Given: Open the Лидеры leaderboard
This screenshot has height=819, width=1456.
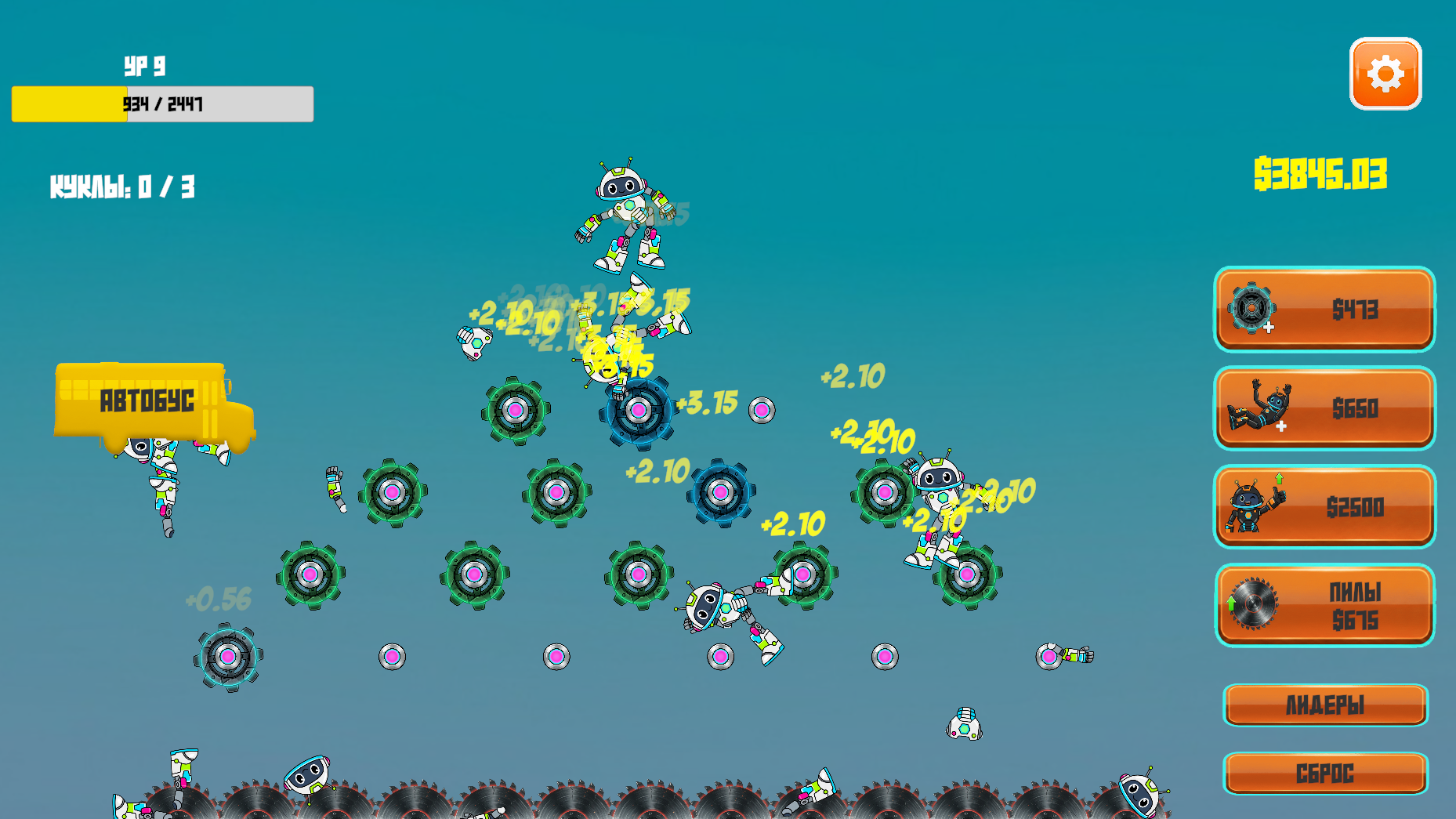Looking at the screenshot, I should 1326,705.
